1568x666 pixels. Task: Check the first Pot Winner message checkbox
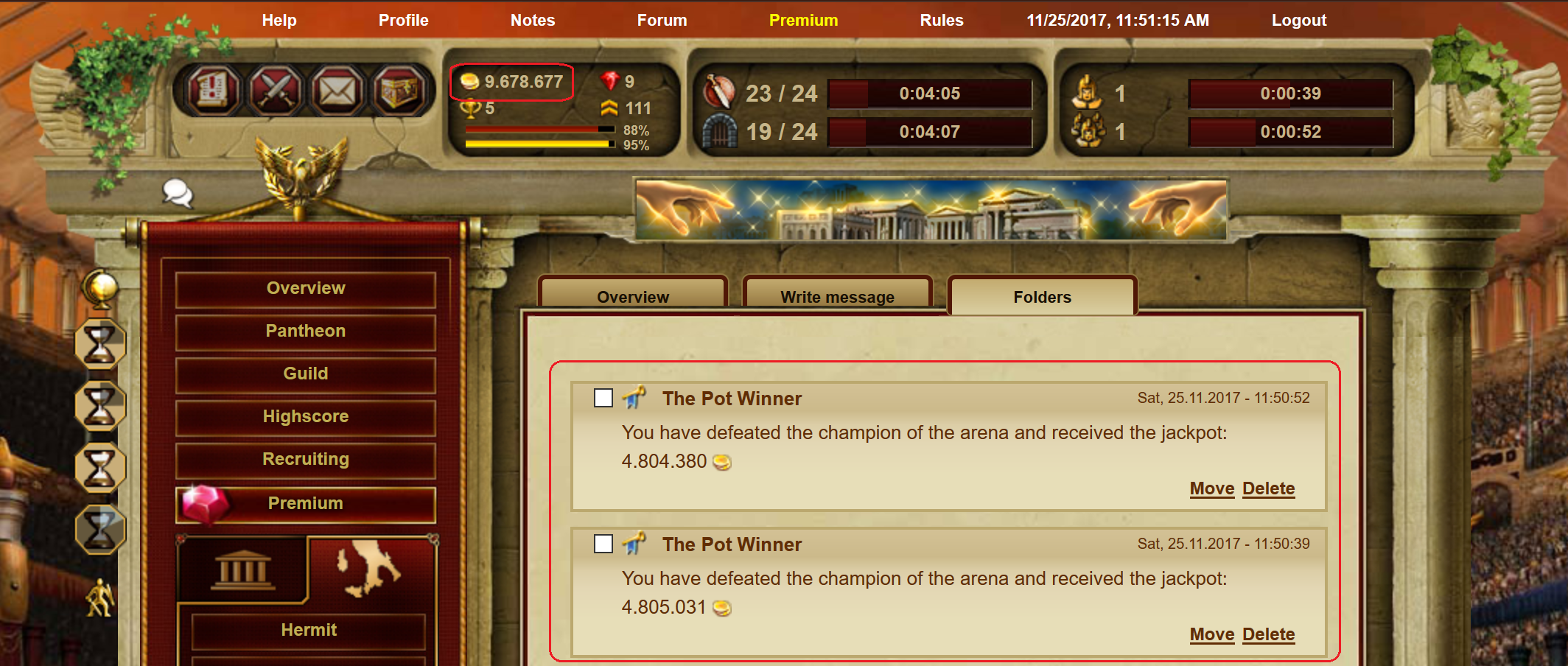tap(603, 398)
